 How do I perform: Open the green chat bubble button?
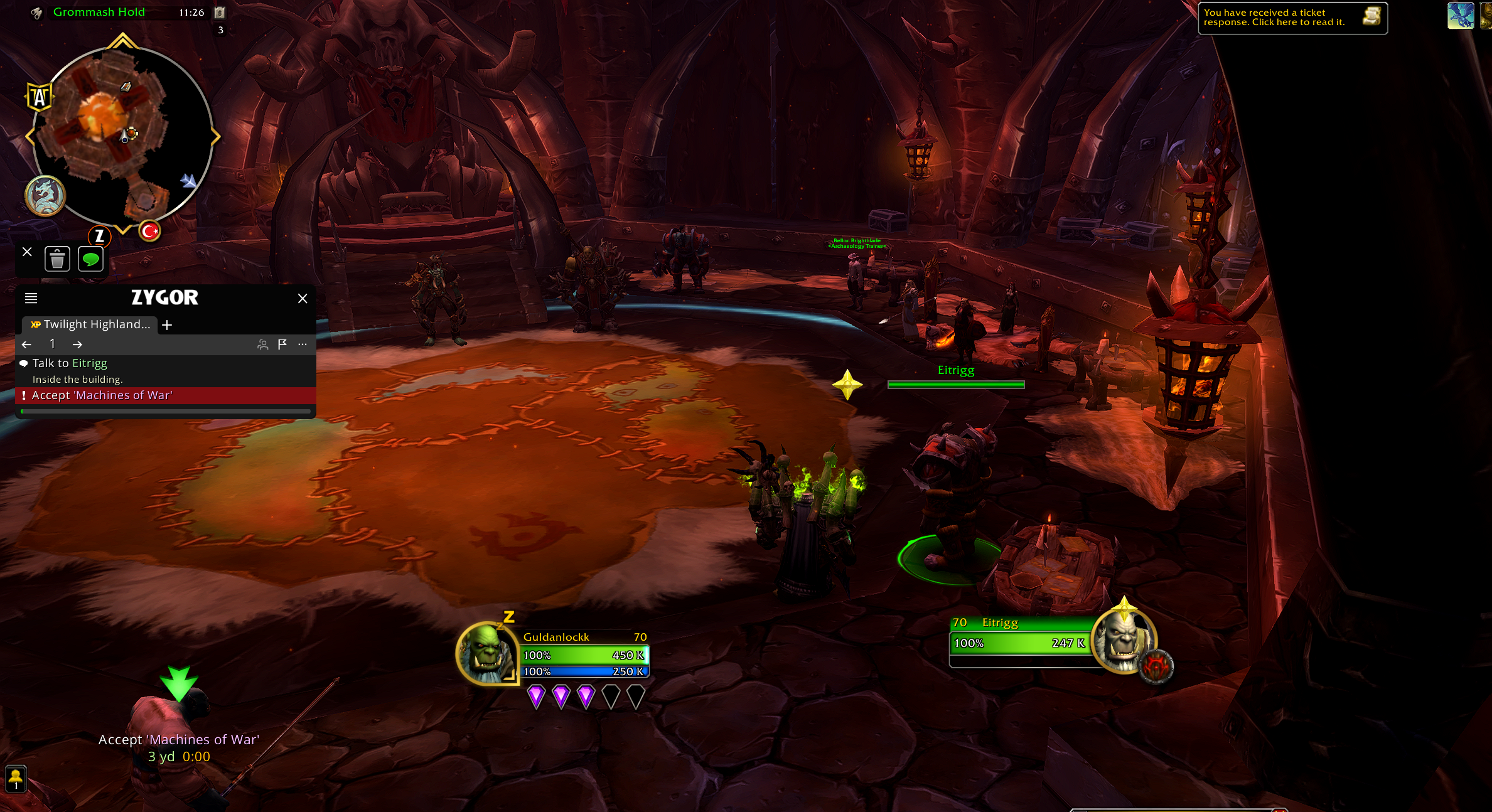[90, 259]
